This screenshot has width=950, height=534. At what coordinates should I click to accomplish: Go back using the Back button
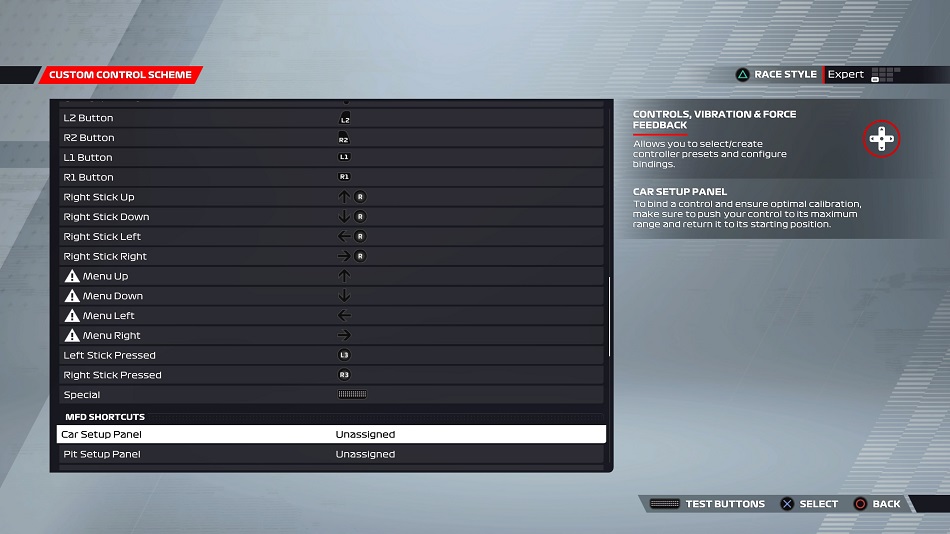coord(876,504)
